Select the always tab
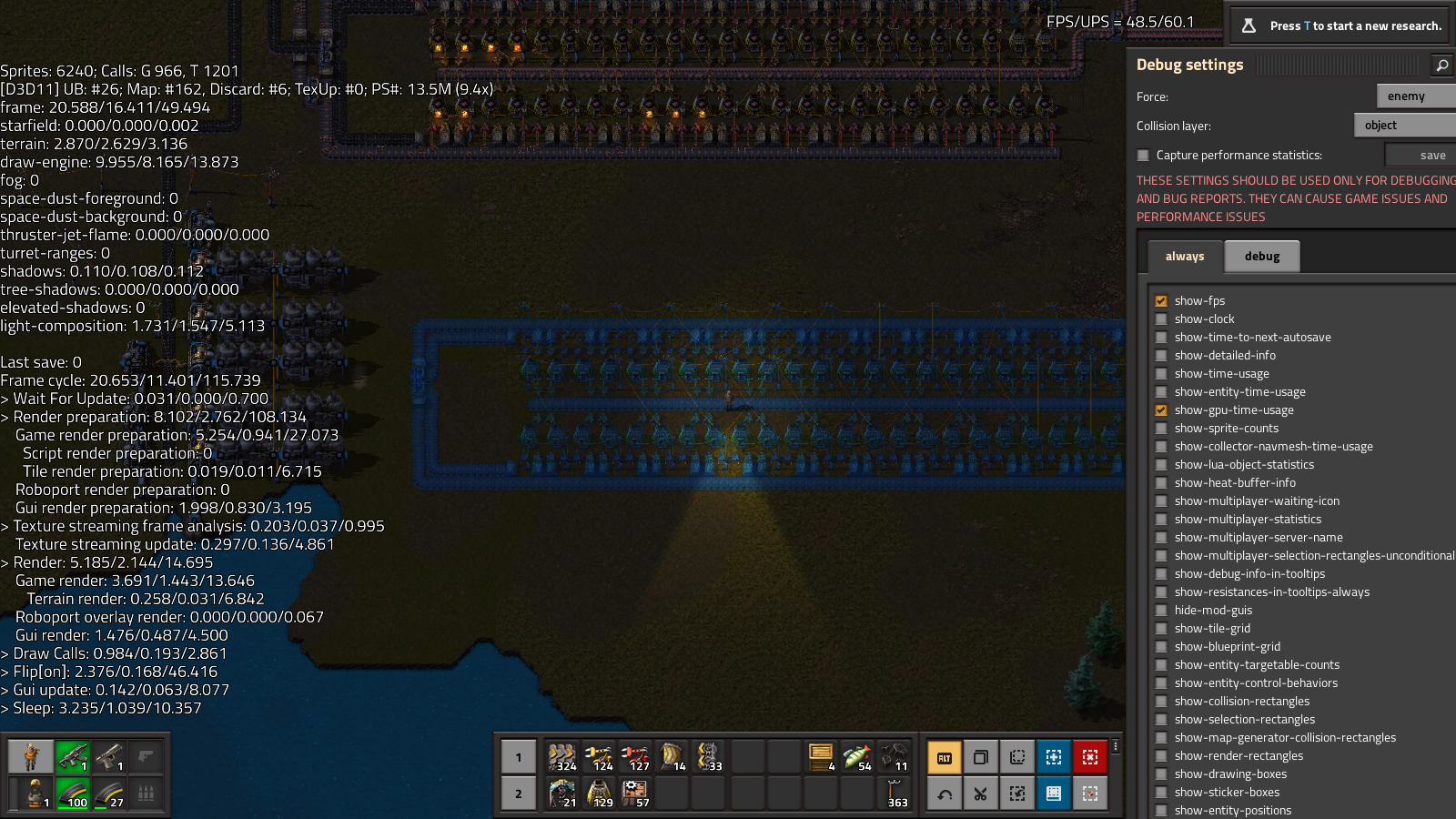This screenshot has height=819, width=1456. coord(1184,257)
